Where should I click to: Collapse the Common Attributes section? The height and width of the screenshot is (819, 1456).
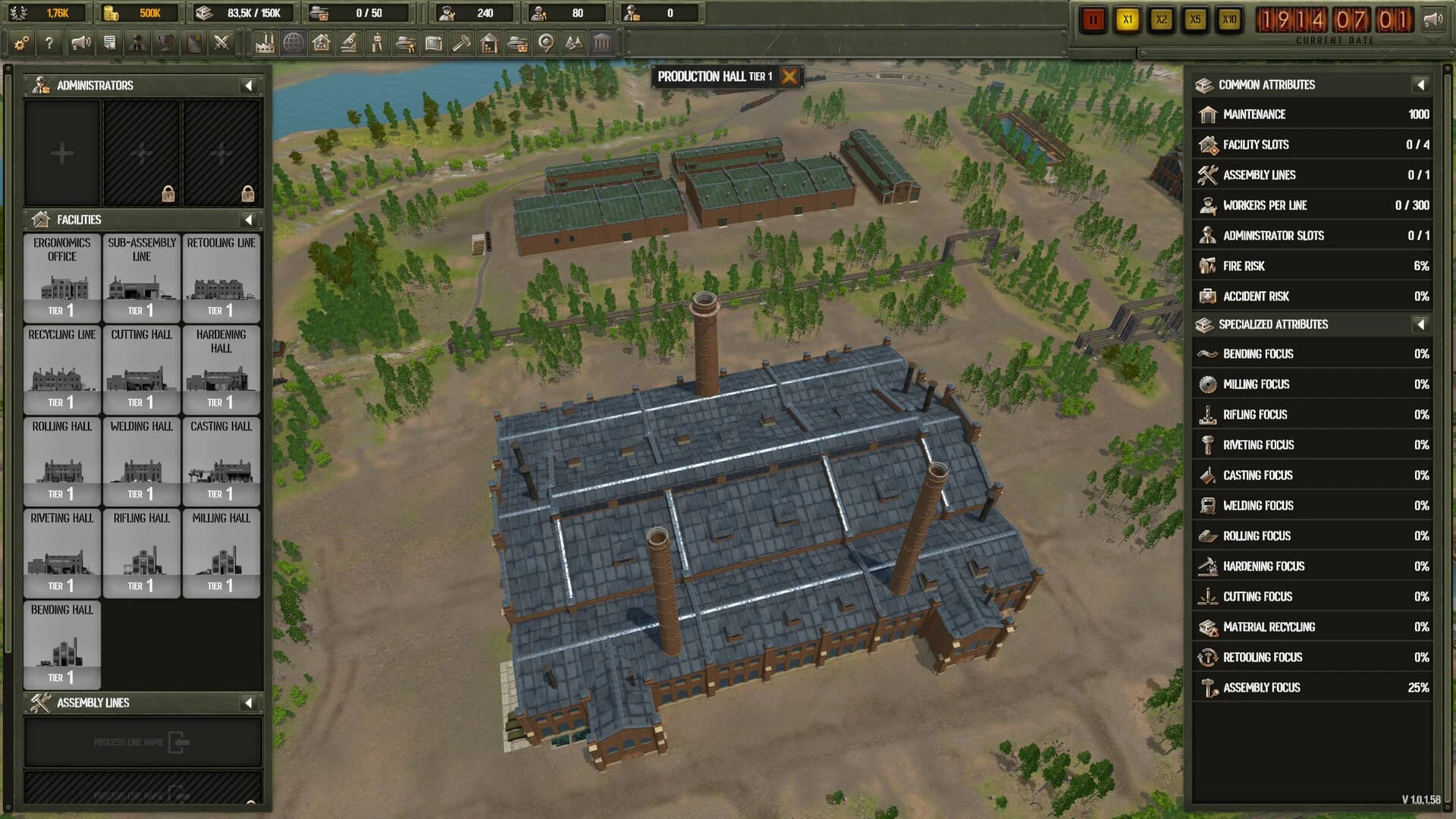tap(1420, 85)
